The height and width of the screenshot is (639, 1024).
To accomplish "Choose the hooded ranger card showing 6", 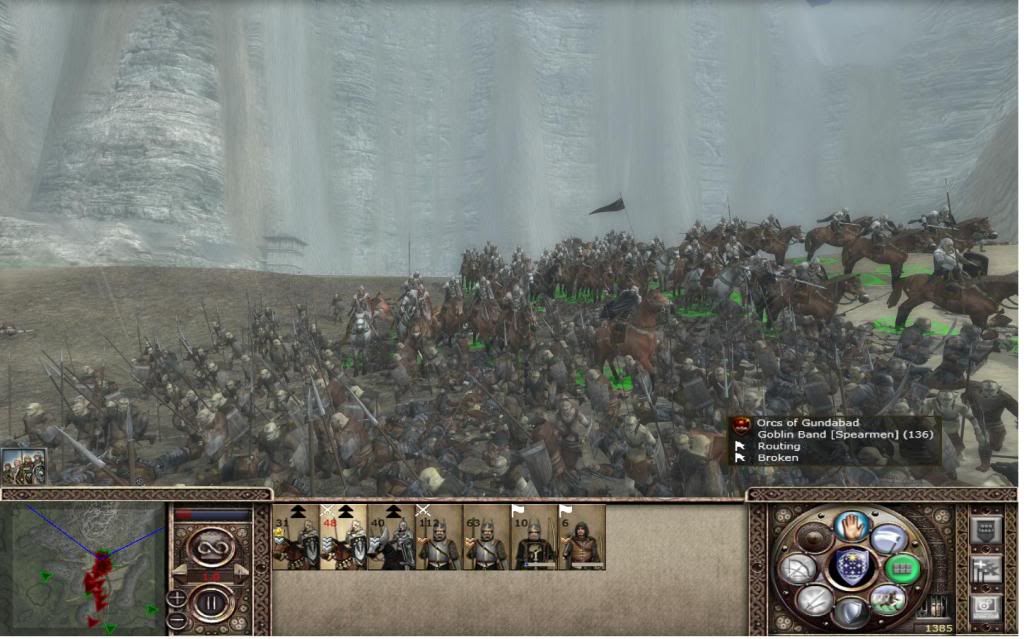I will [x=582, y=538].
